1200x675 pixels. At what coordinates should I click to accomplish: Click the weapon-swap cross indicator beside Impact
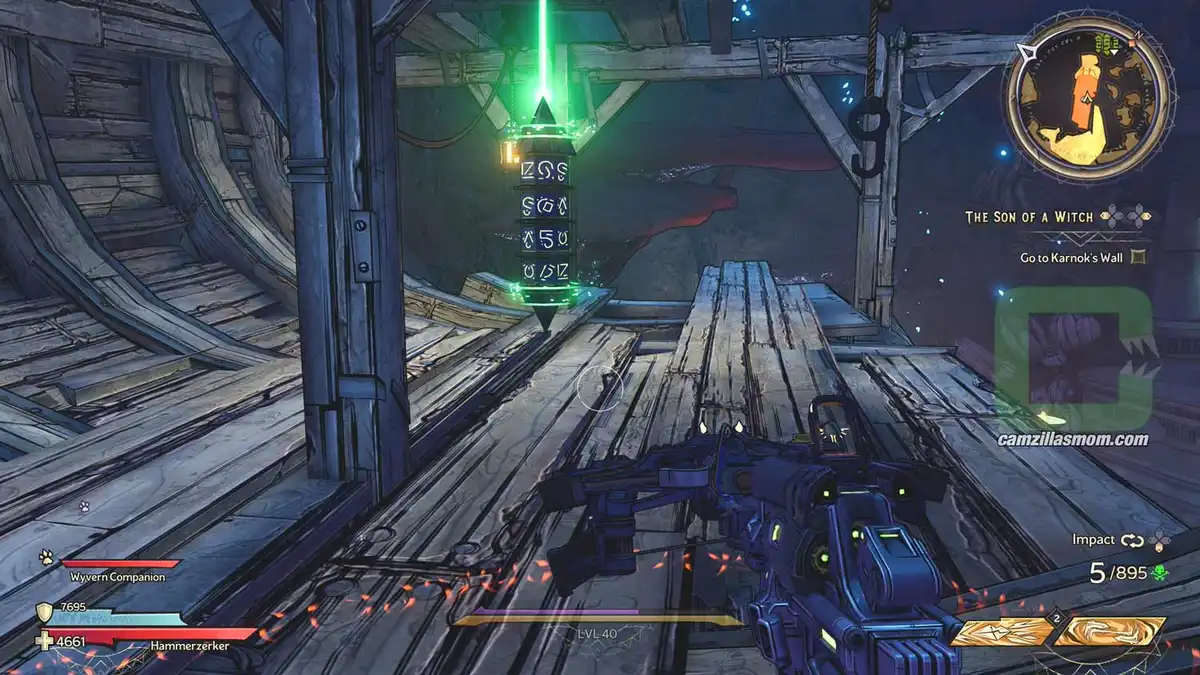1158,540
